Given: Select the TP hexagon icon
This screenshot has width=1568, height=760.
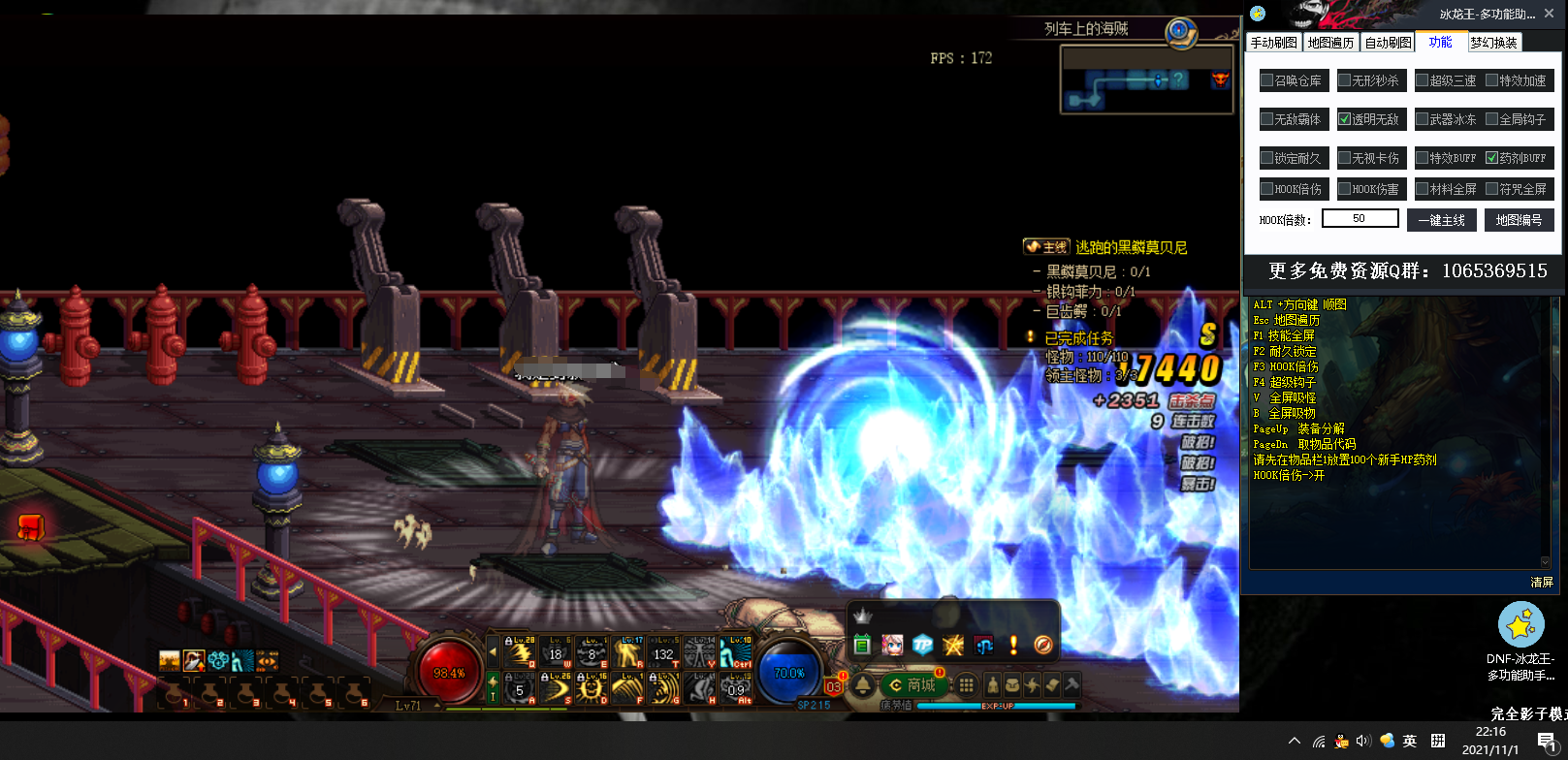Looking at the screenshot, I should (x=922, y=645).
